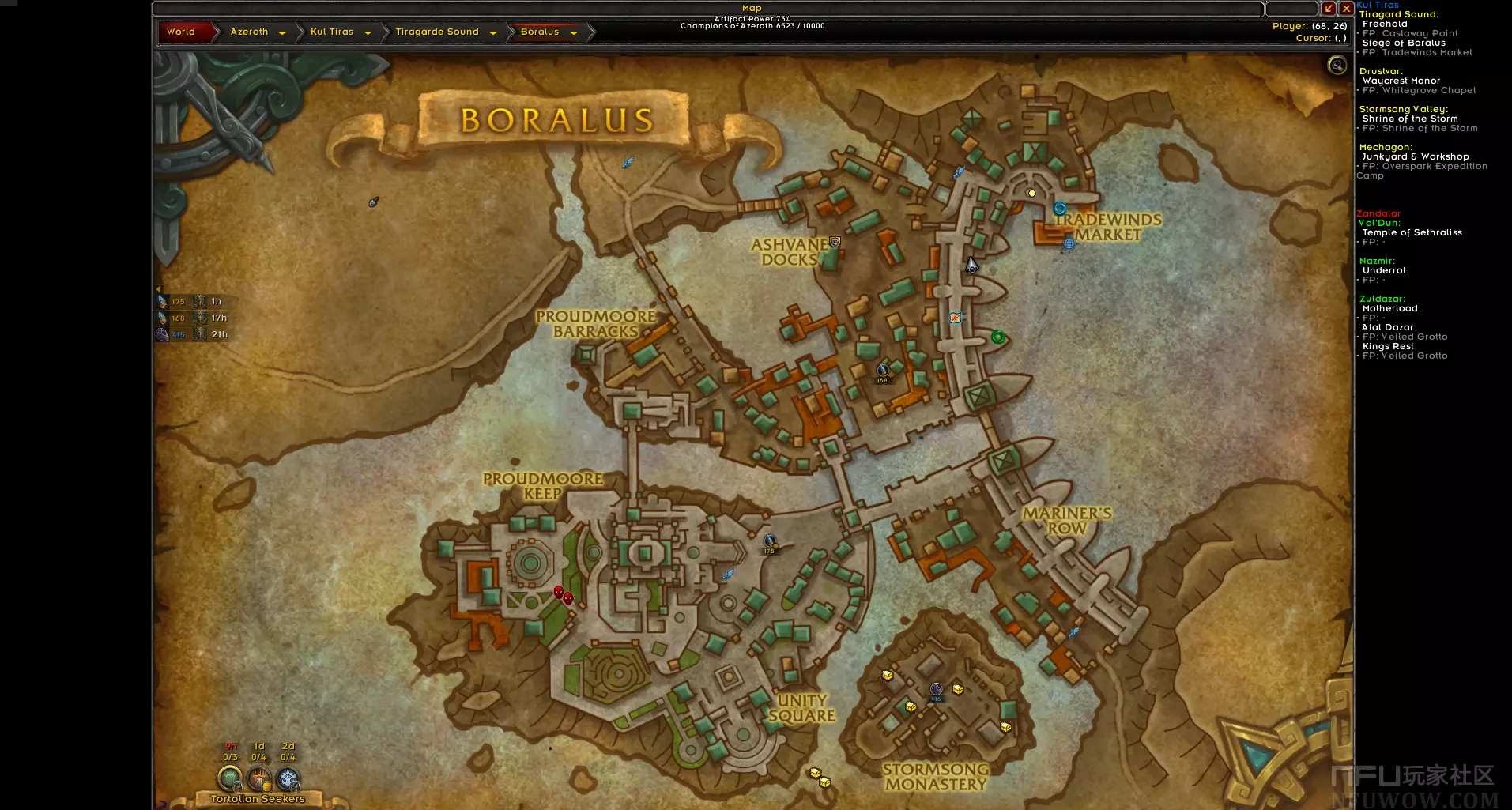The width and height of the screenshot is (1512, 810).
Task: Collapse the world quest list arrow
Action: (x=157, y=289)
